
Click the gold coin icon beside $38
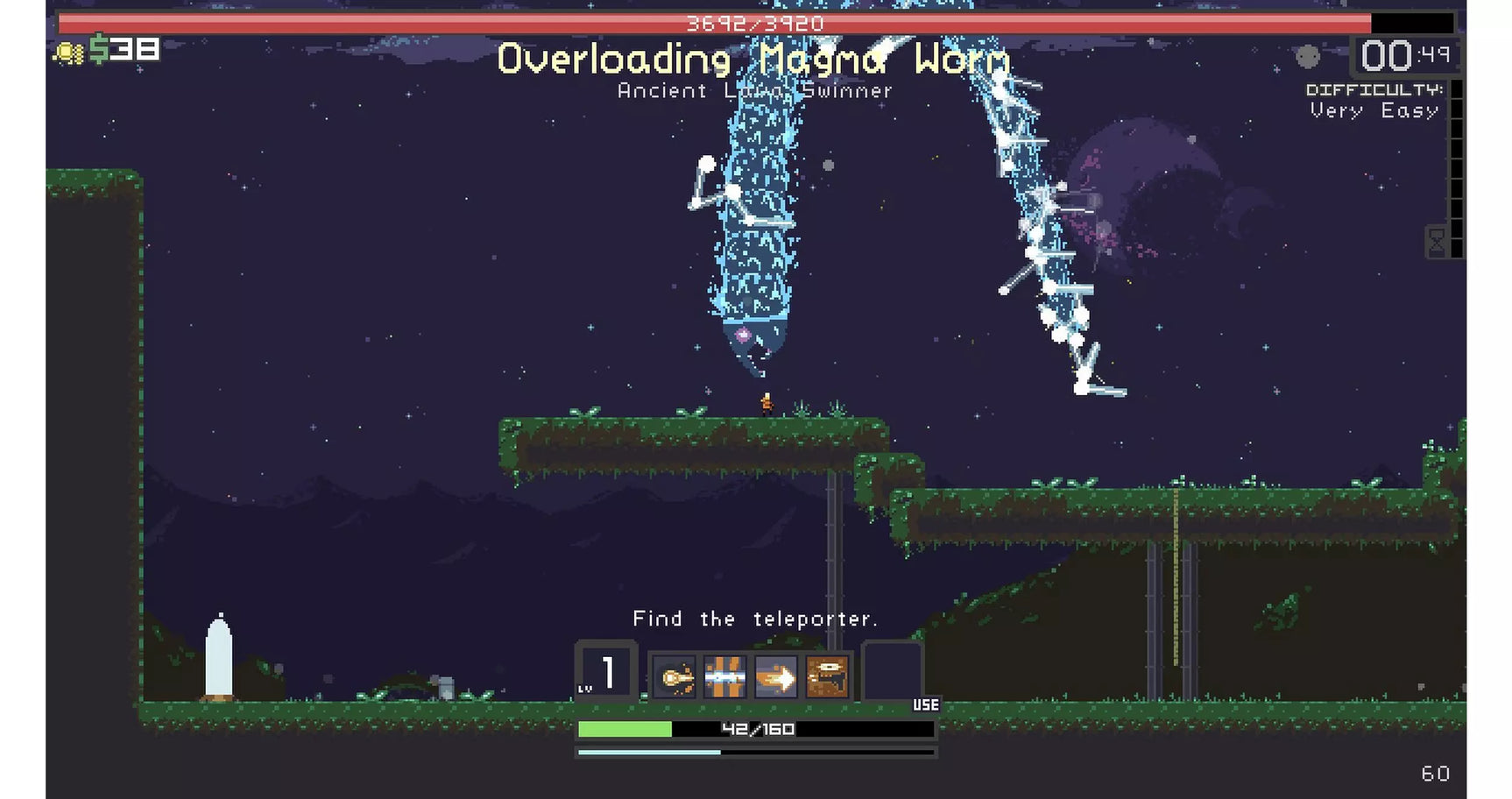coord(68,53)
